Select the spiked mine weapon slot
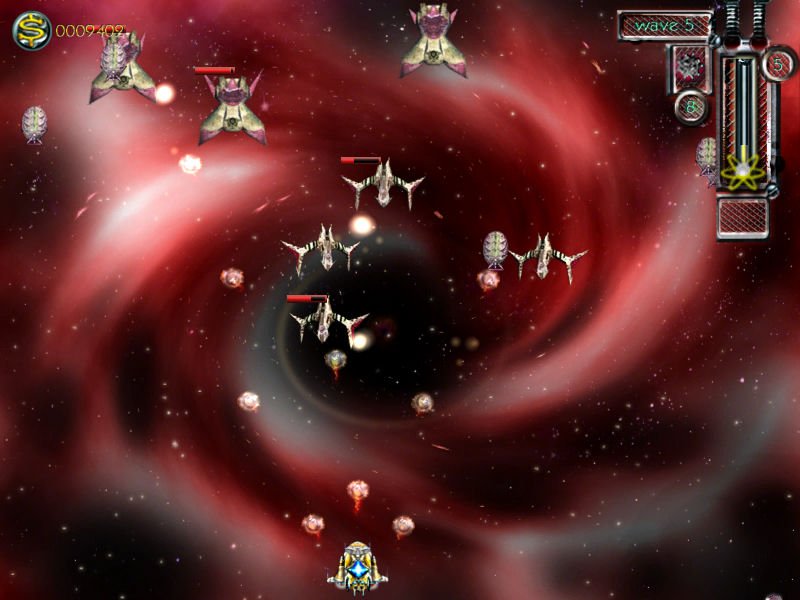Image resolution: width=800 pixels, height=600 pixels. point(689,68)
